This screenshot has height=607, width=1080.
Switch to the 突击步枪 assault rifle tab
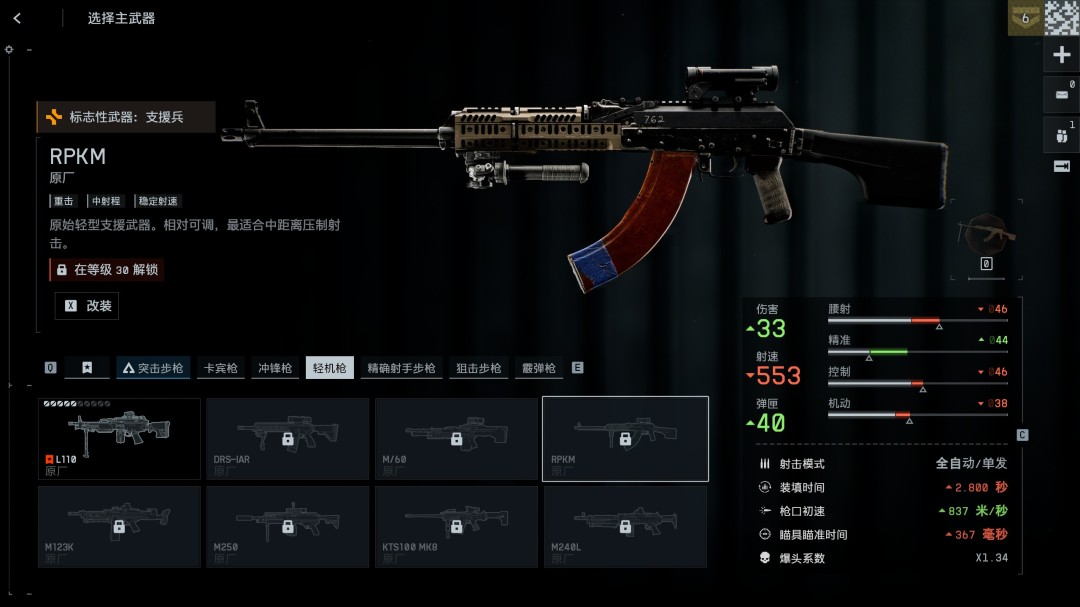point(153,368)
